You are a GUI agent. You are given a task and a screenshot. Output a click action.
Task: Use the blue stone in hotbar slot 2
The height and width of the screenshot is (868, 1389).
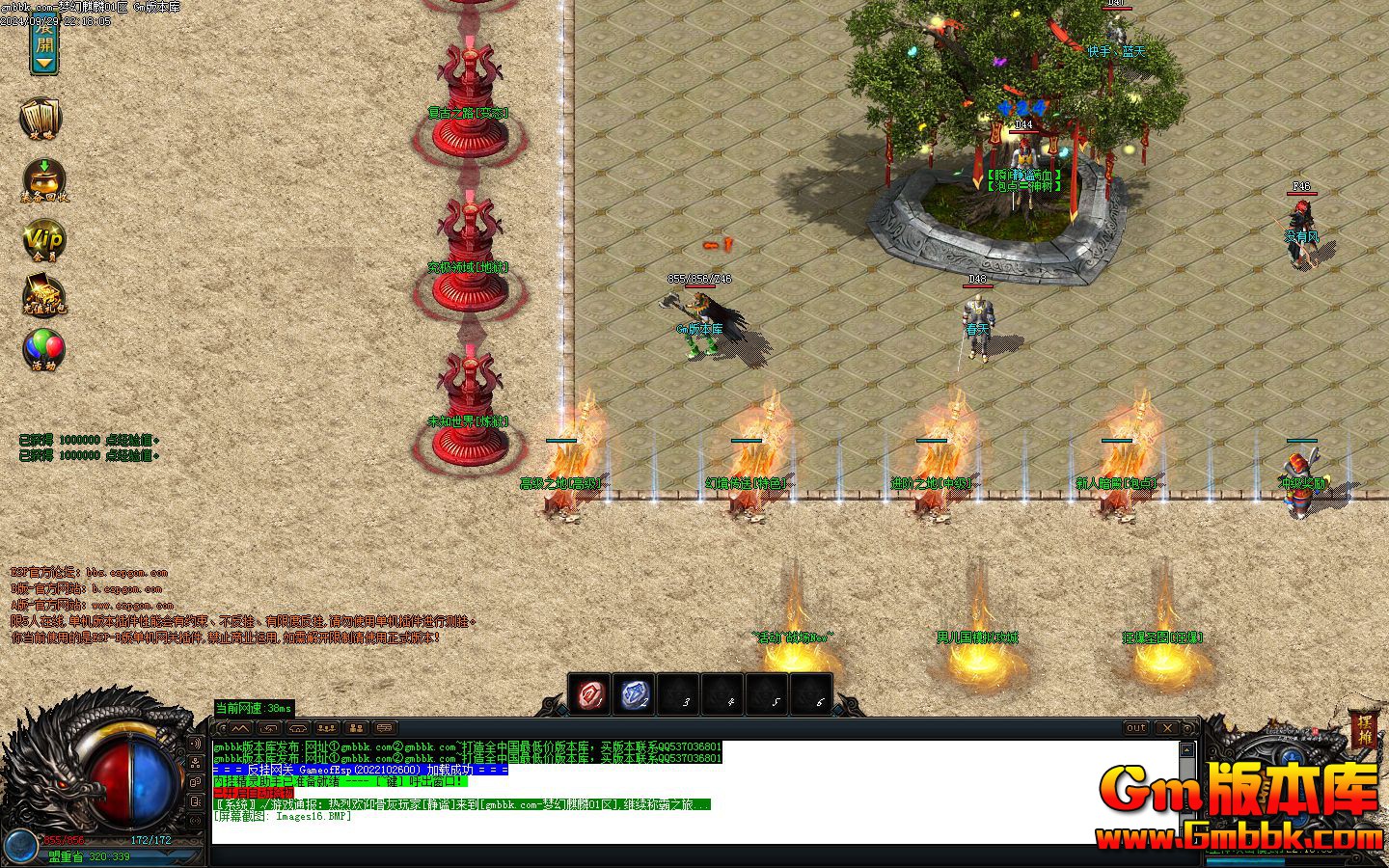[x=636, y=694]
